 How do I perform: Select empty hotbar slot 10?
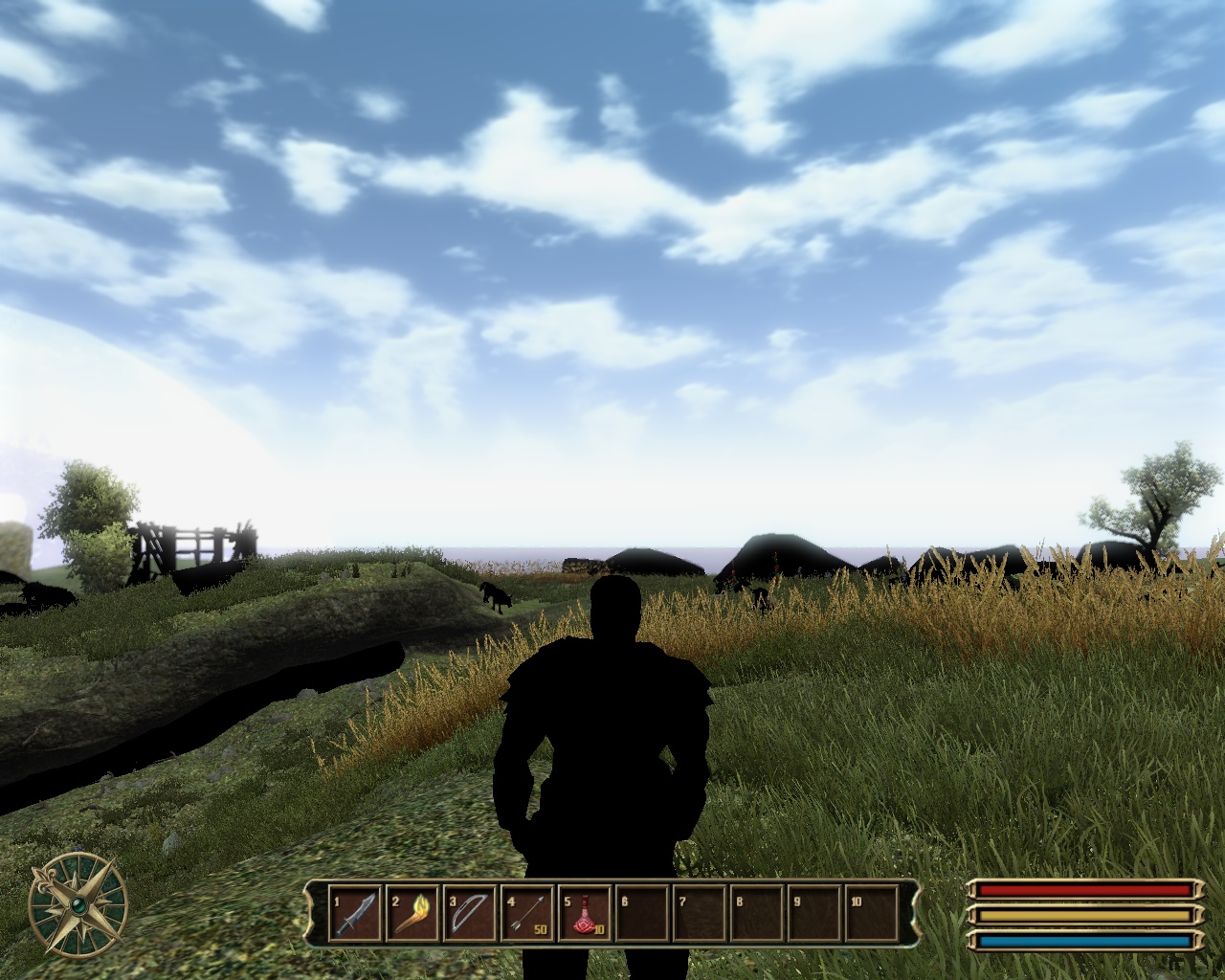871,914
